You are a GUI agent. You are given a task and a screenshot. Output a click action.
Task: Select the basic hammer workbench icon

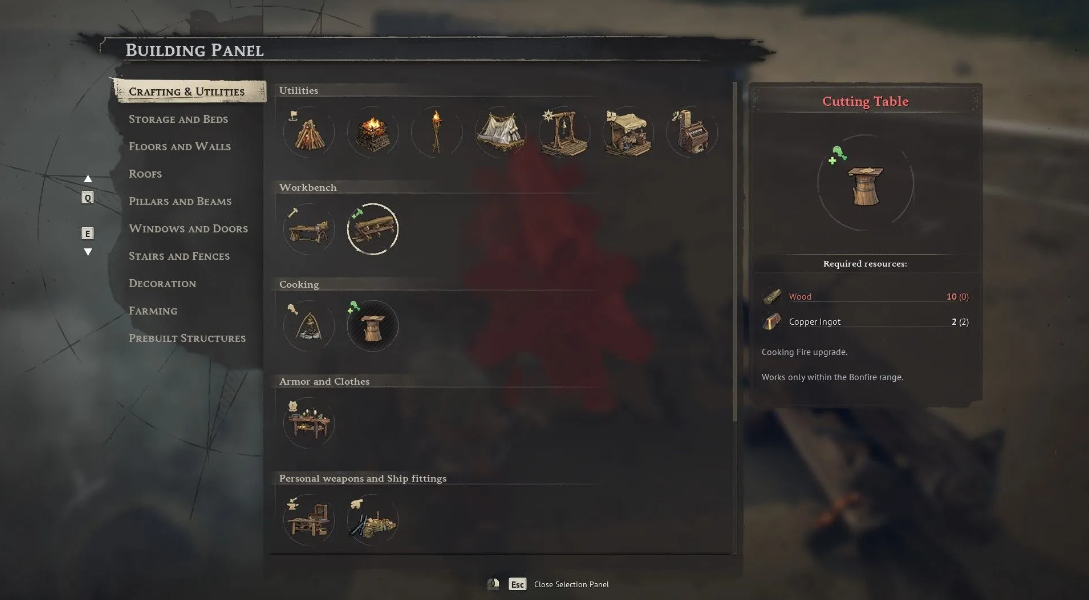point(308,229)
